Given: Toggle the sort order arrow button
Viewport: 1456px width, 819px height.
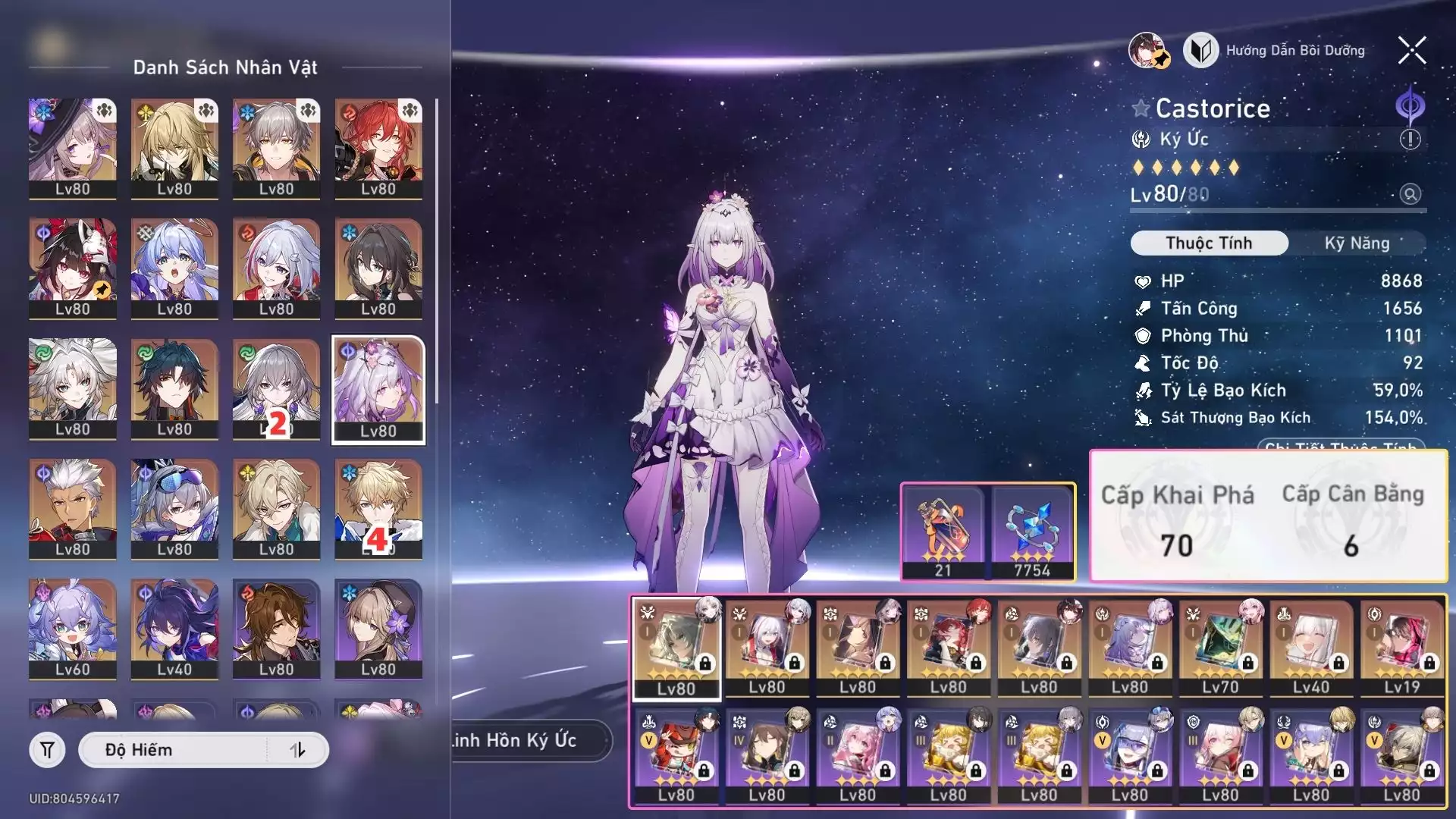Looking at the screenshot, I should 298,750.
